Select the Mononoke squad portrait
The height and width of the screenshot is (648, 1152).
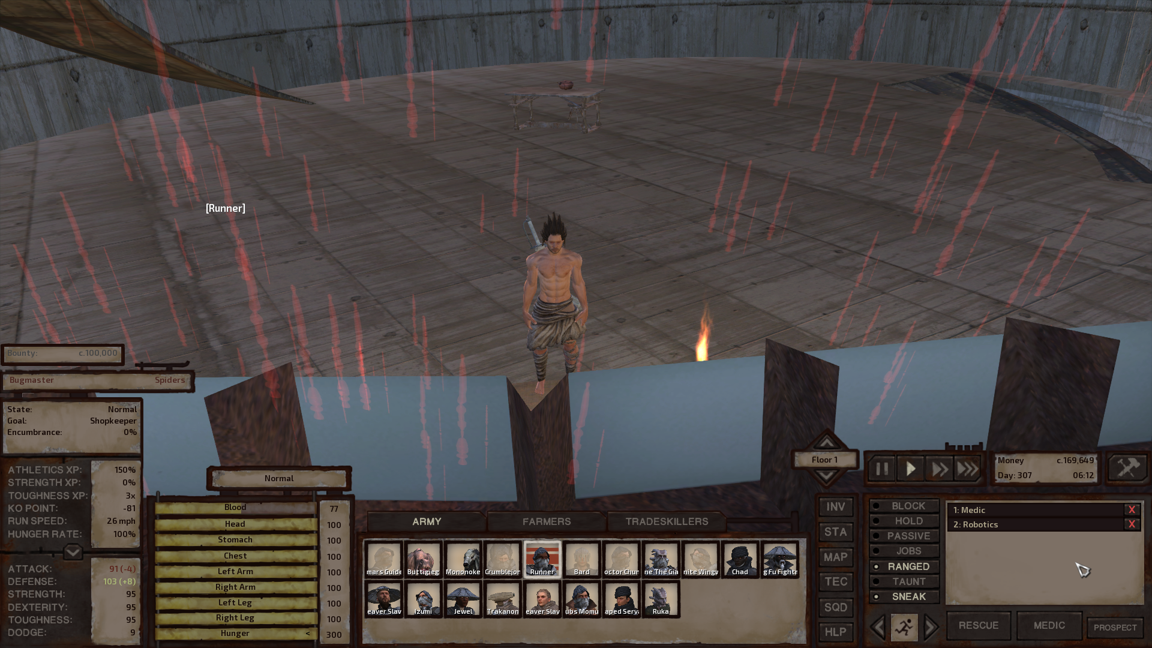[463, 560]
